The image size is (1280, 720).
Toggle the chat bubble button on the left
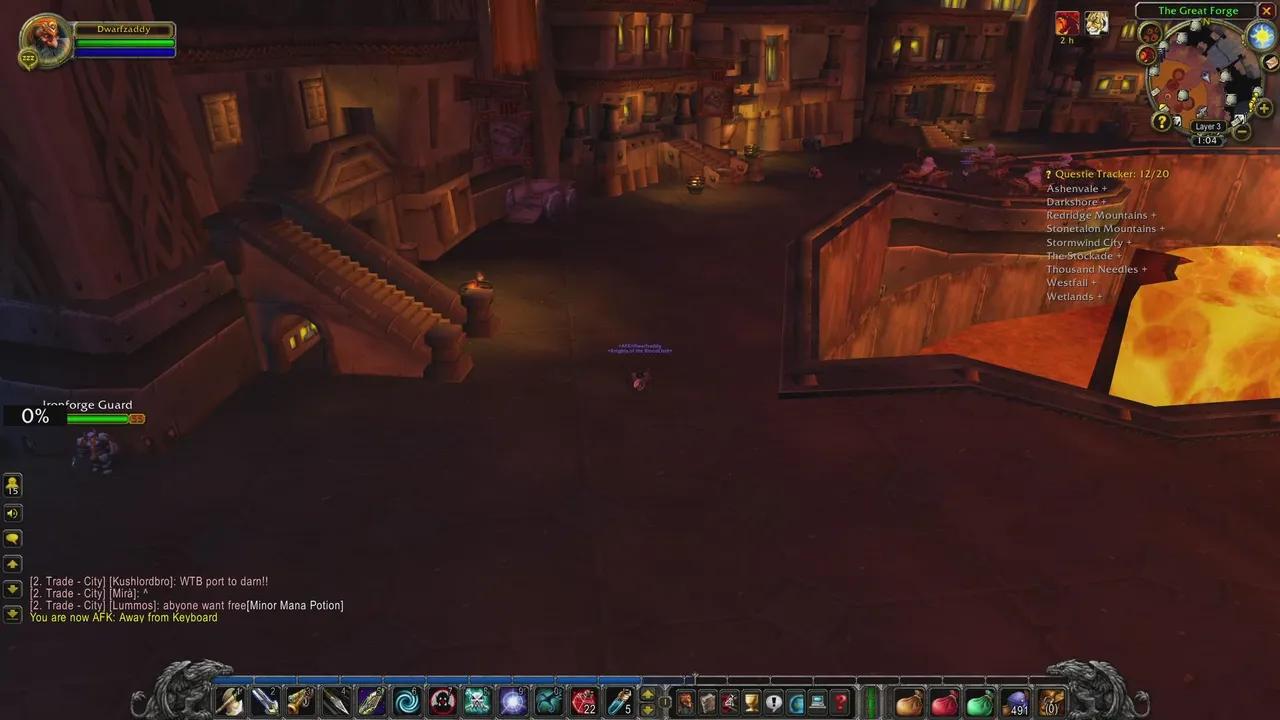pyautogui.click(x=13, y=538)
